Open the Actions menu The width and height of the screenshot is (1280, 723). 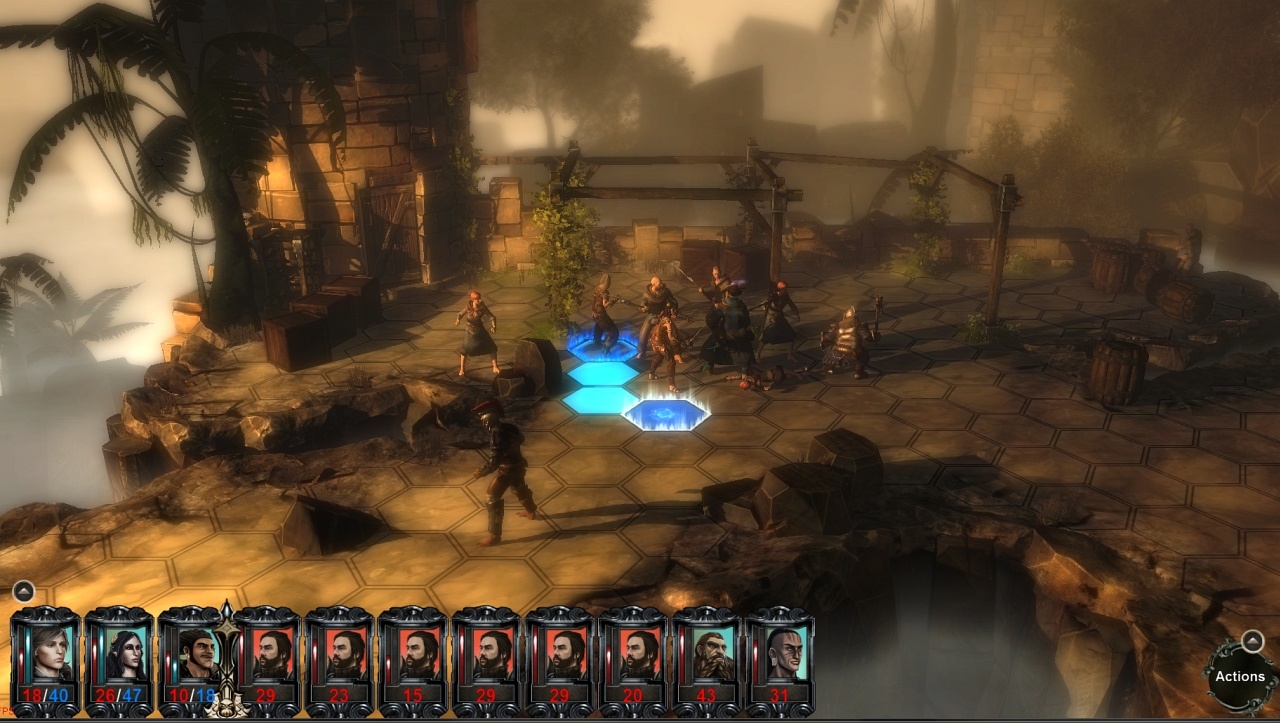pos(1240,676)
